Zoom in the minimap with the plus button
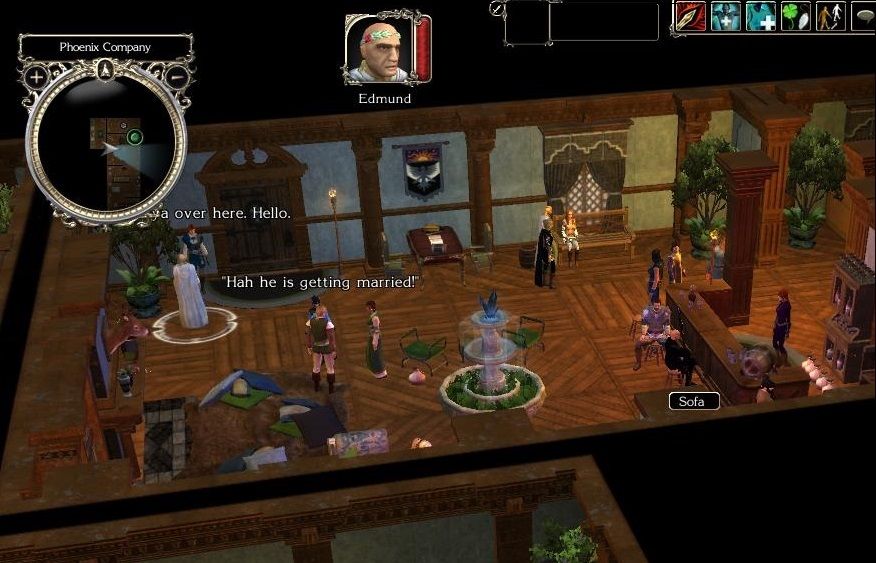The image size is (876, 563). (x=36, y=76)
